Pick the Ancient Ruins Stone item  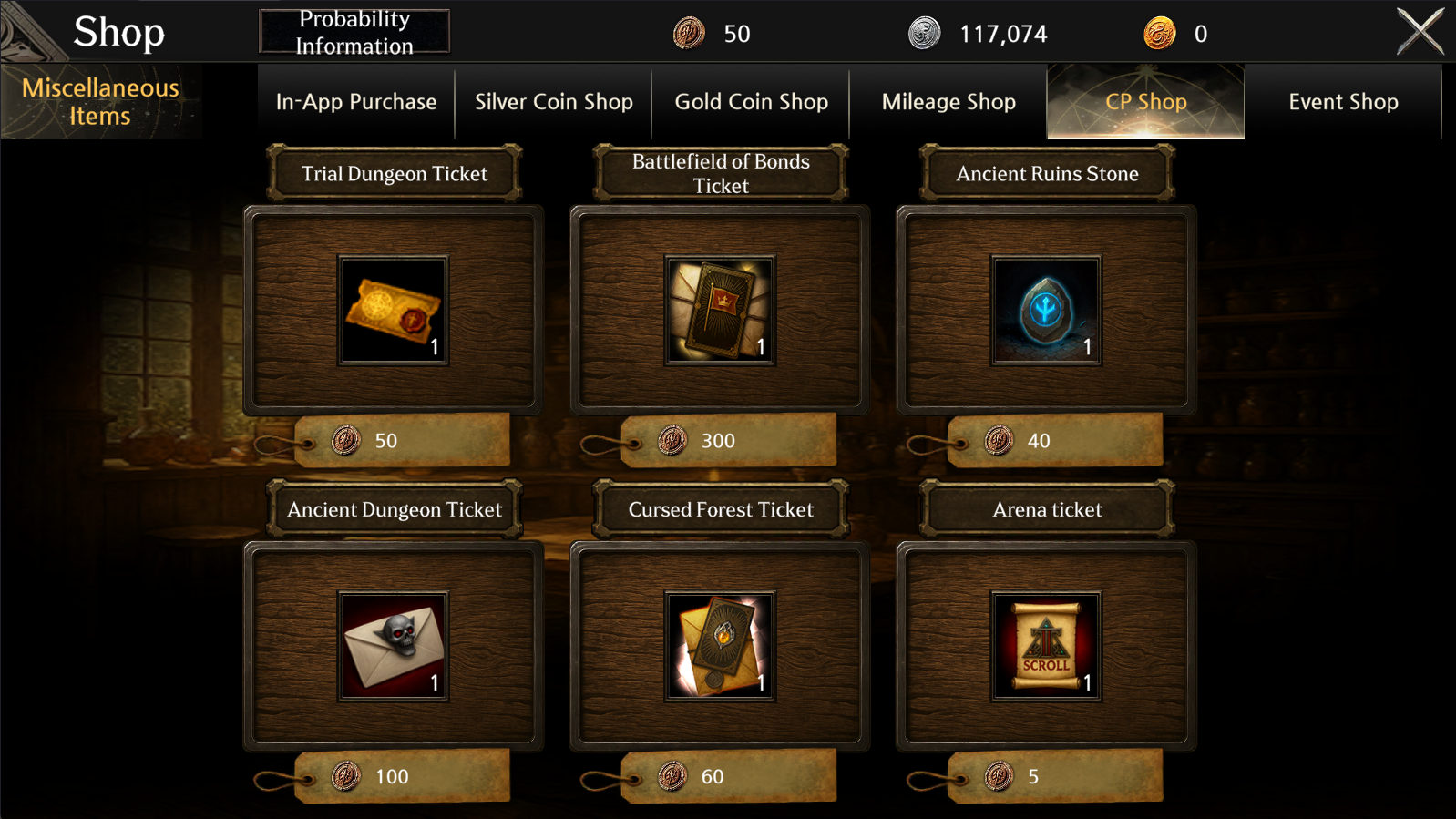pyautogui.click(x=1046, y=311)
